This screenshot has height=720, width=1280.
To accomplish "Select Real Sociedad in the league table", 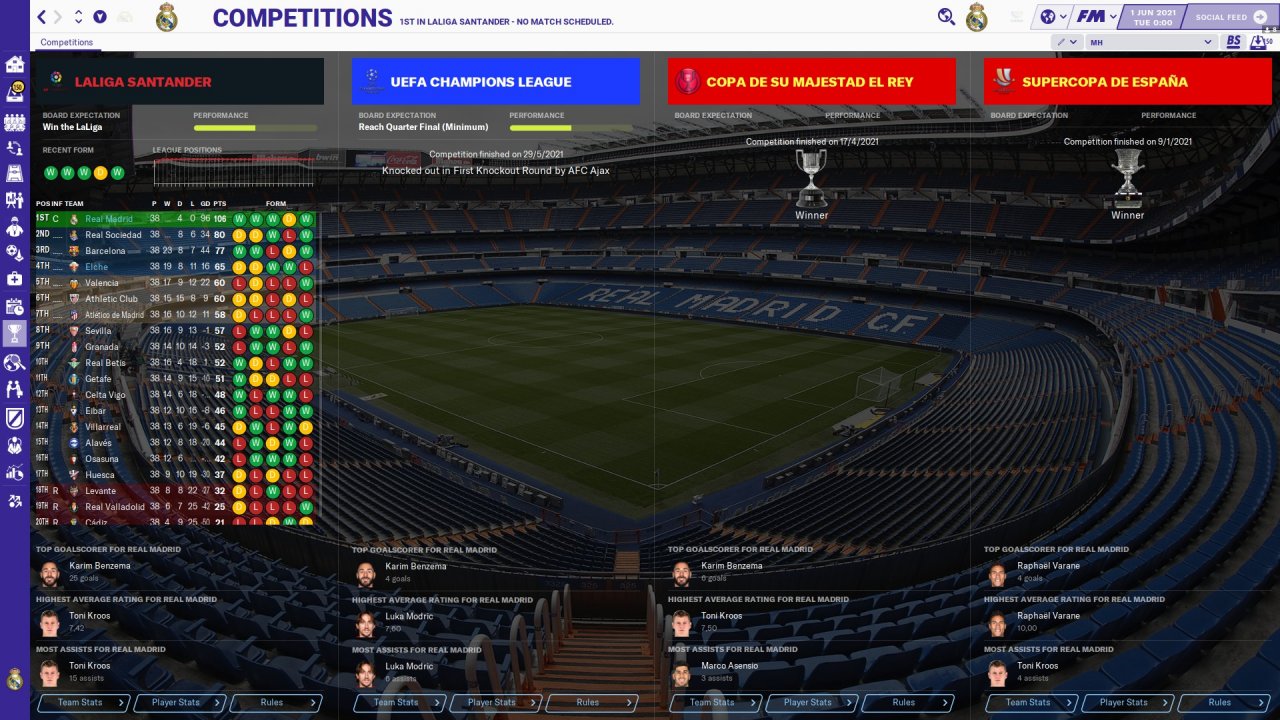I will (x=113, y=235).
